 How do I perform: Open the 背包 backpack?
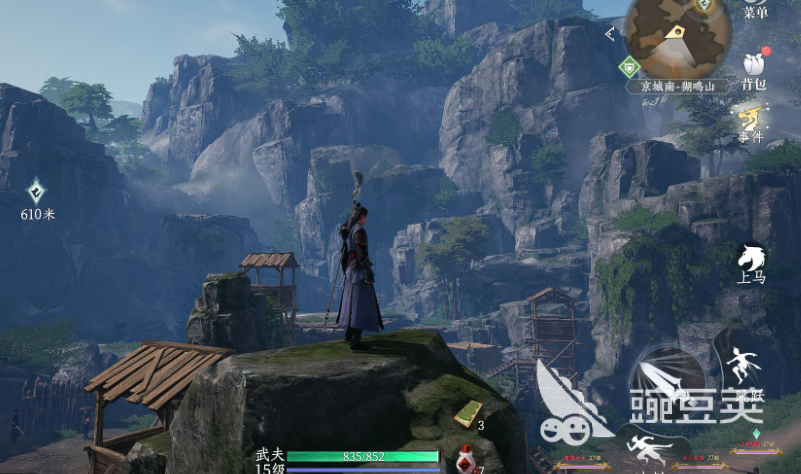pos(754,69)
